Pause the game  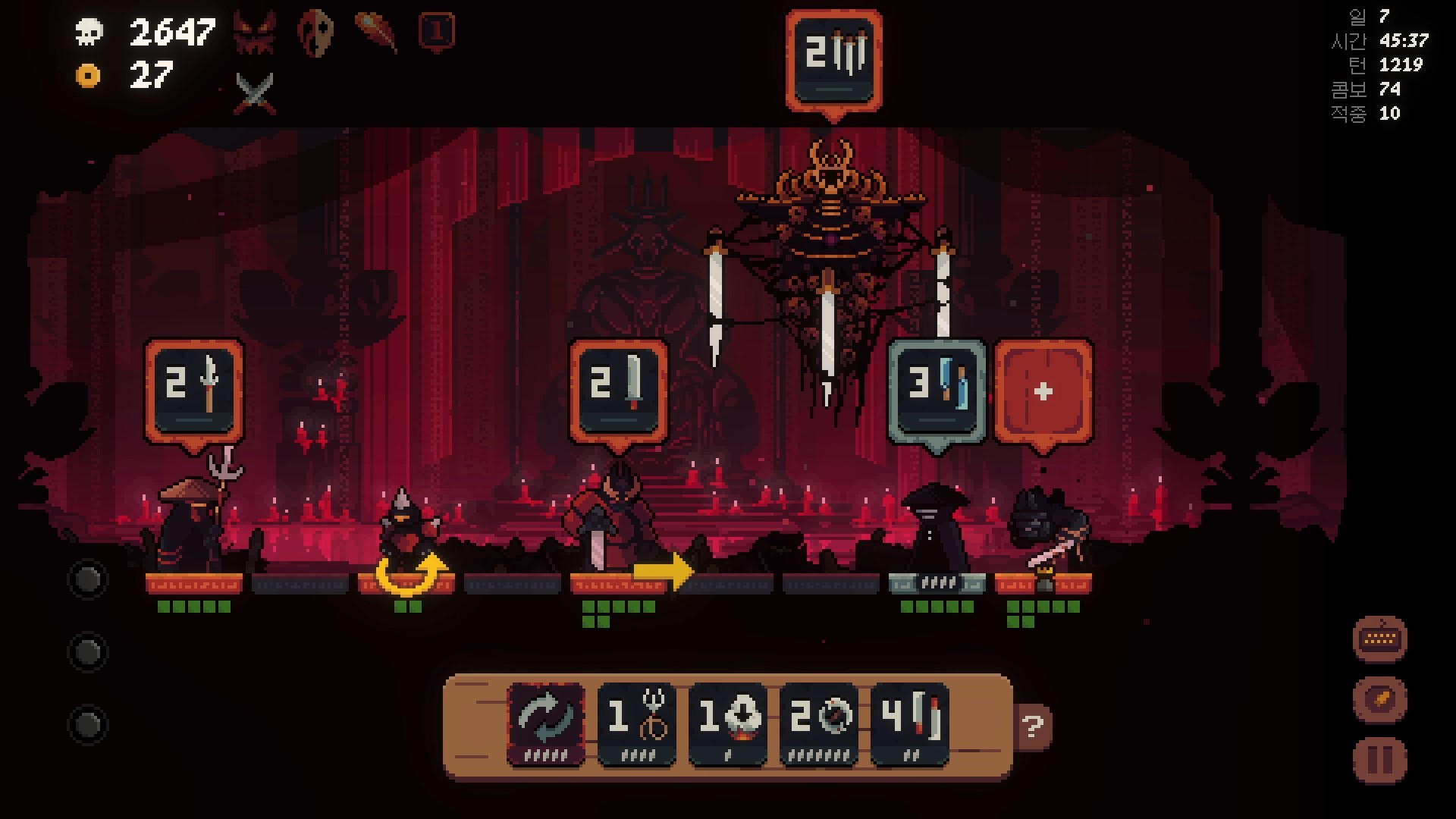[1379, 760]
